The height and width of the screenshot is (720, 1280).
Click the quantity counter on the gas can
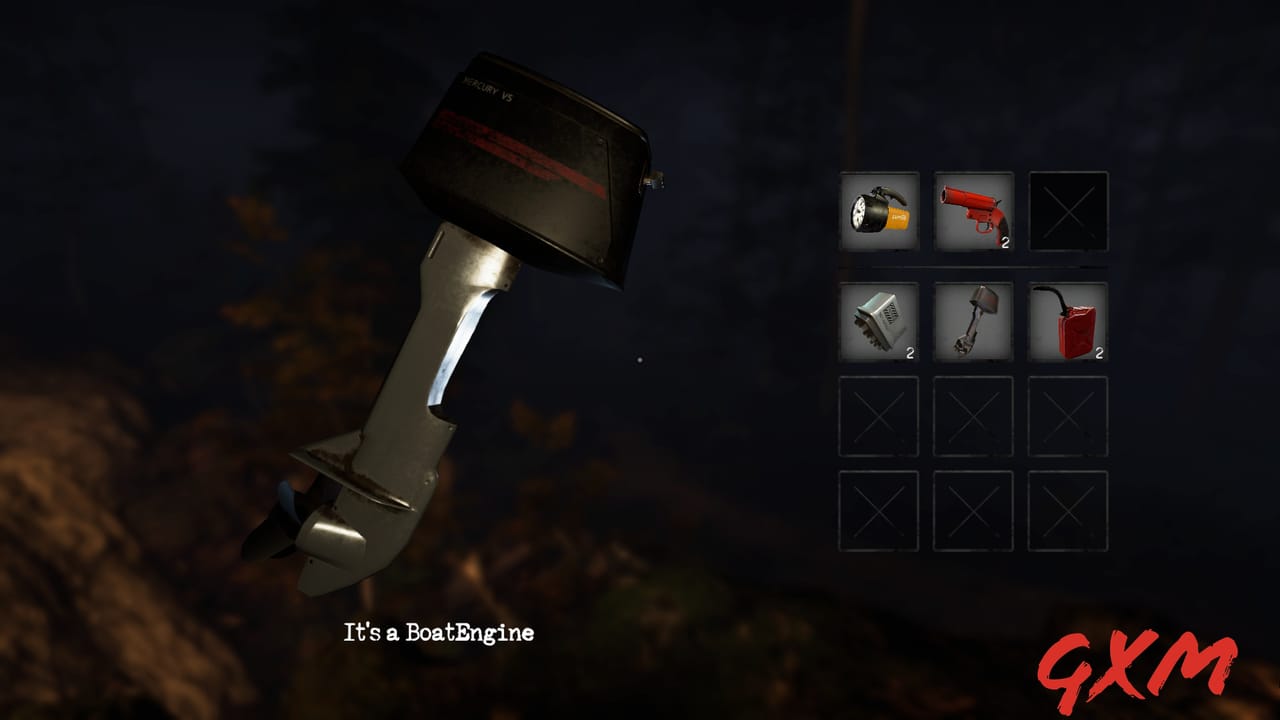(x=1098, y=351)
